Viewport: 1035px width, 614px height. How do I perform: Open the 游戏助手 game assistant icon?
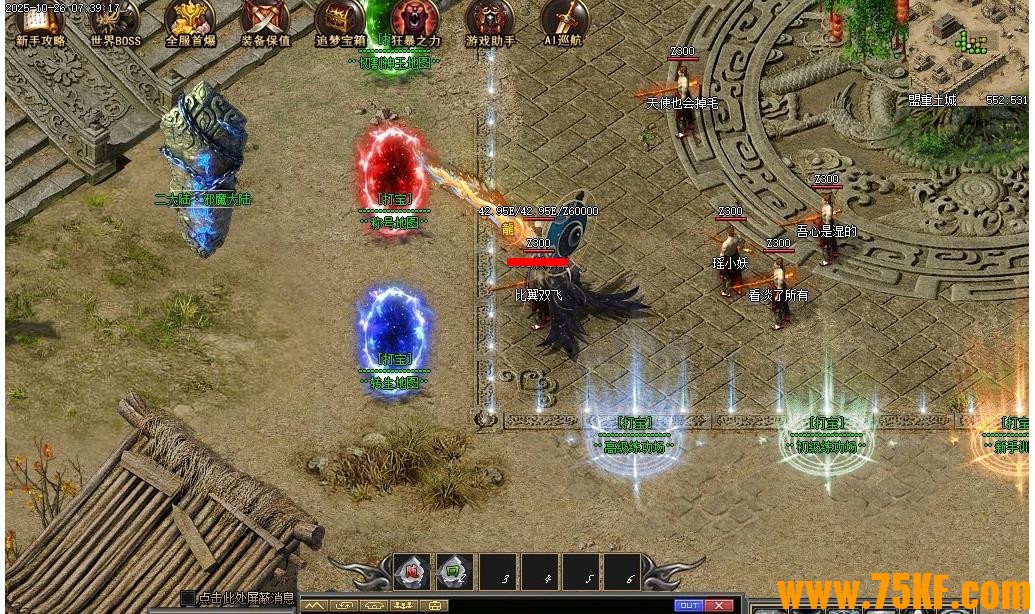click(490, 20)
